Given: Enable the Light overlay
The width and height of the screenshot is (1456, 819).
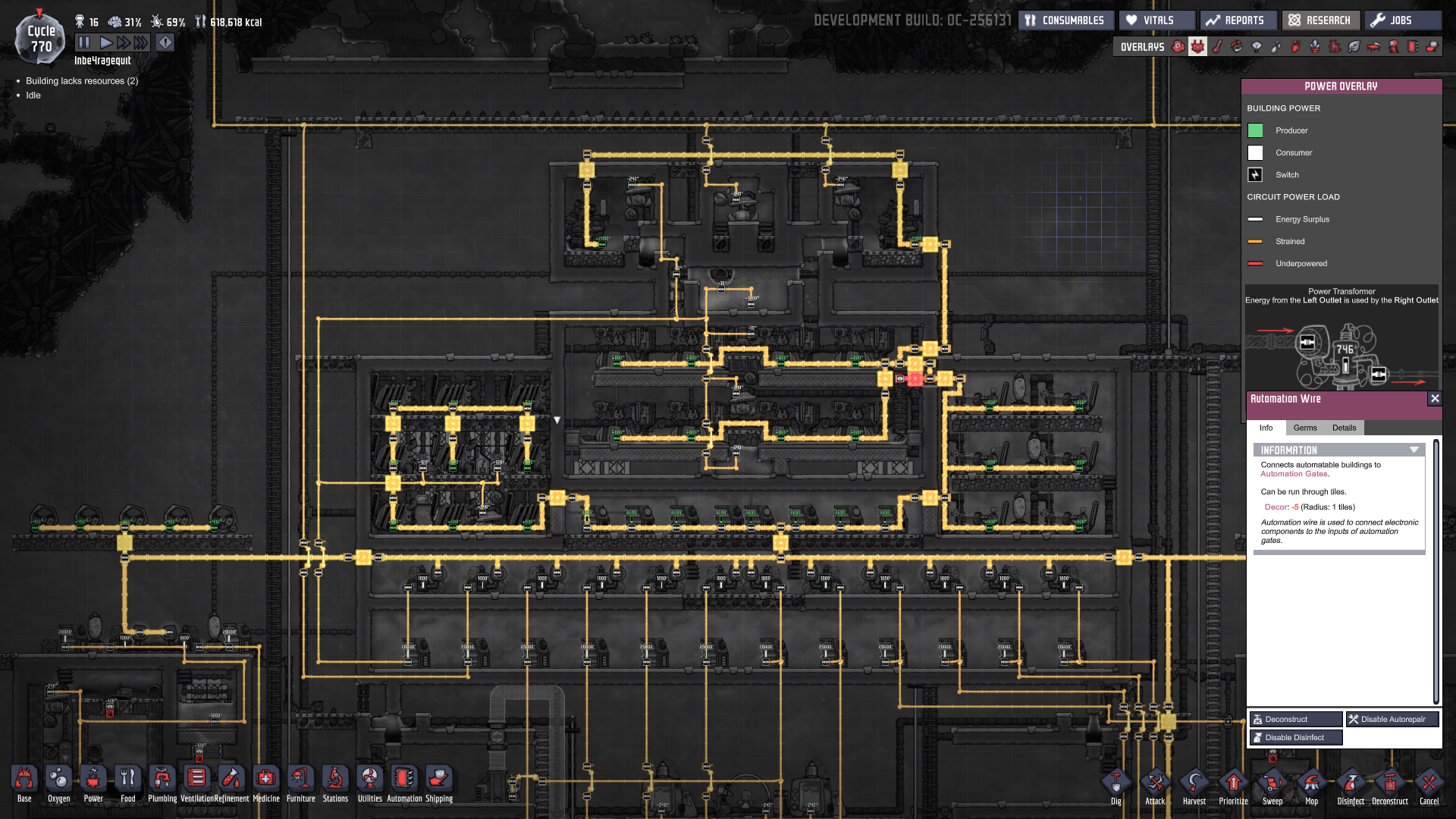Looking at the screenshot, I should pos(1256,47).
